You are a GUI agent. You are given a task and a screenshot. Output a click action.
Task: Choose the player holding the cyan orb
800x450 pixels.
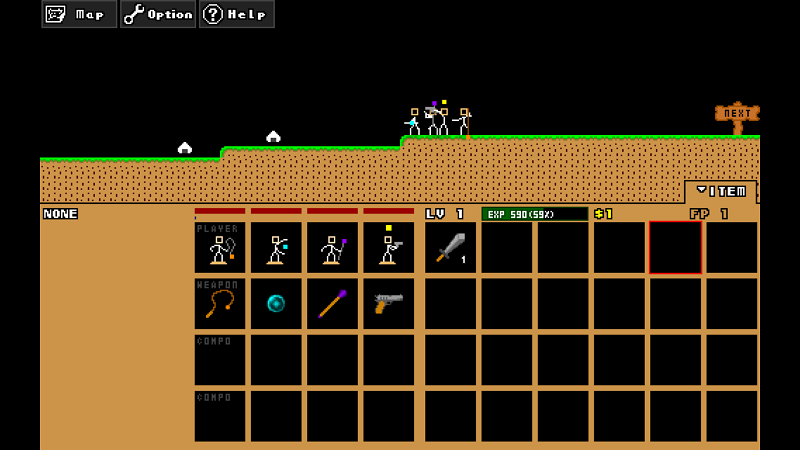coord(276,248)
